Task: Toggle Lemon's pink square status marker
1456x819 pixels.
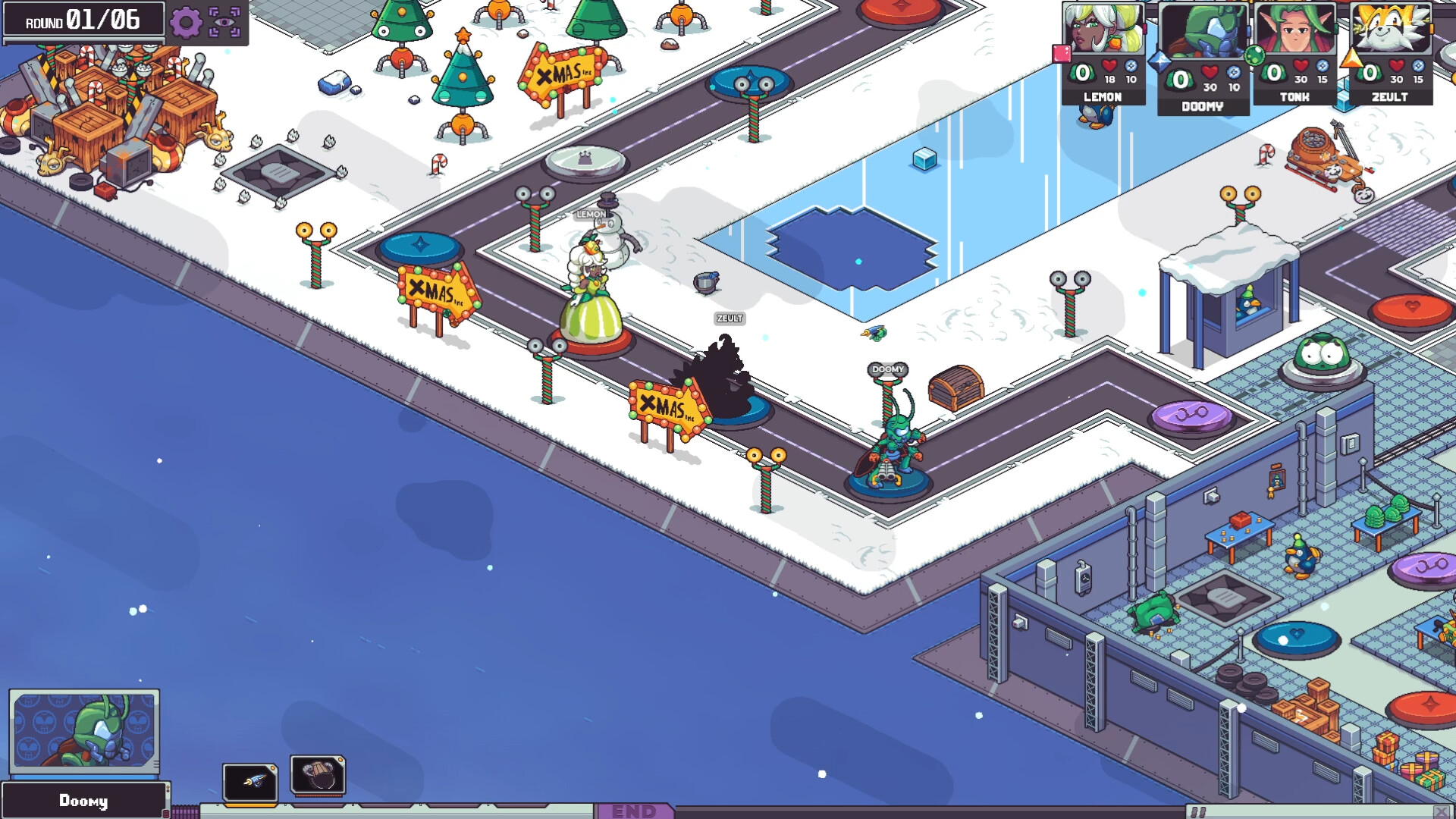Action: coord(1061,53)
